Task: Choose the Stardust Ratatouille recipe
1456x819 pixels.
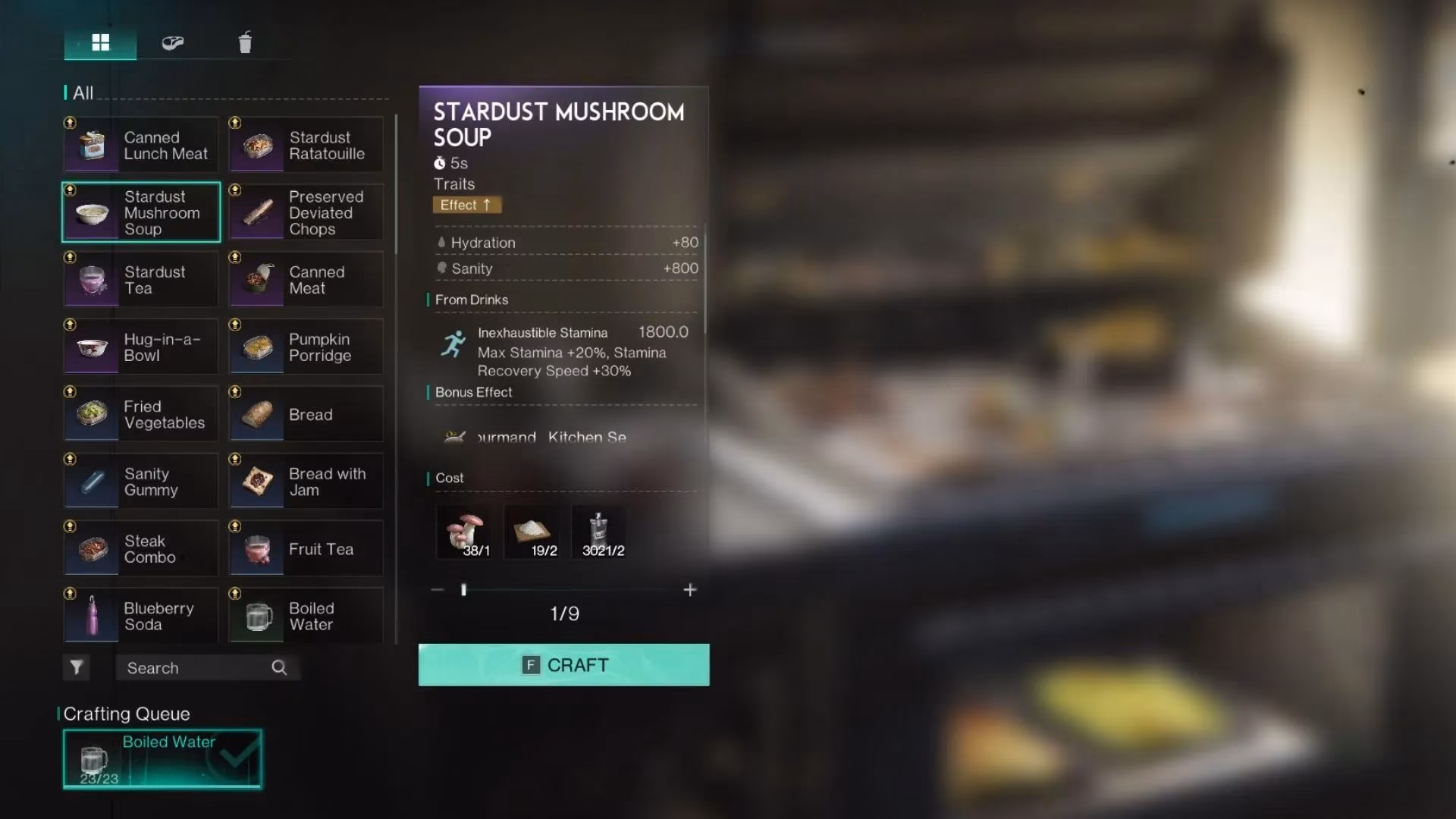Action: click(x=306, y=145)
